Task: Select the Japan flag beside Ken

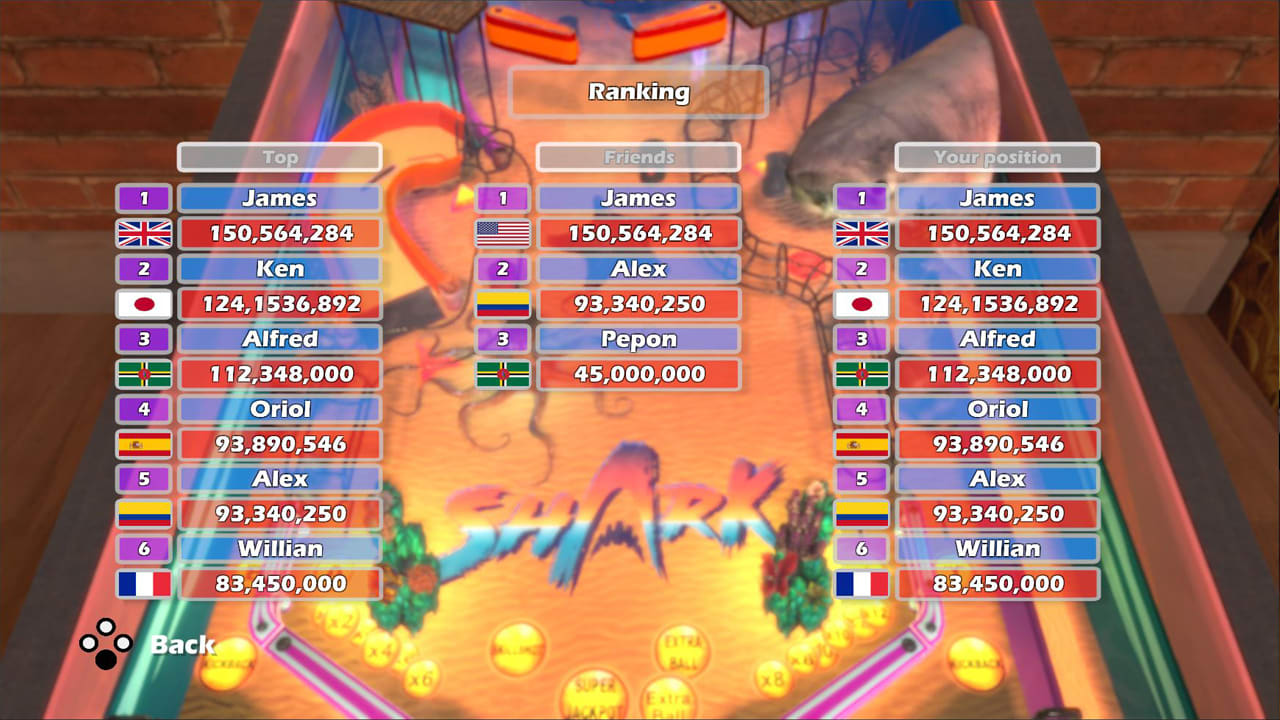Action: pyautogui.click(x=144, y=304)
